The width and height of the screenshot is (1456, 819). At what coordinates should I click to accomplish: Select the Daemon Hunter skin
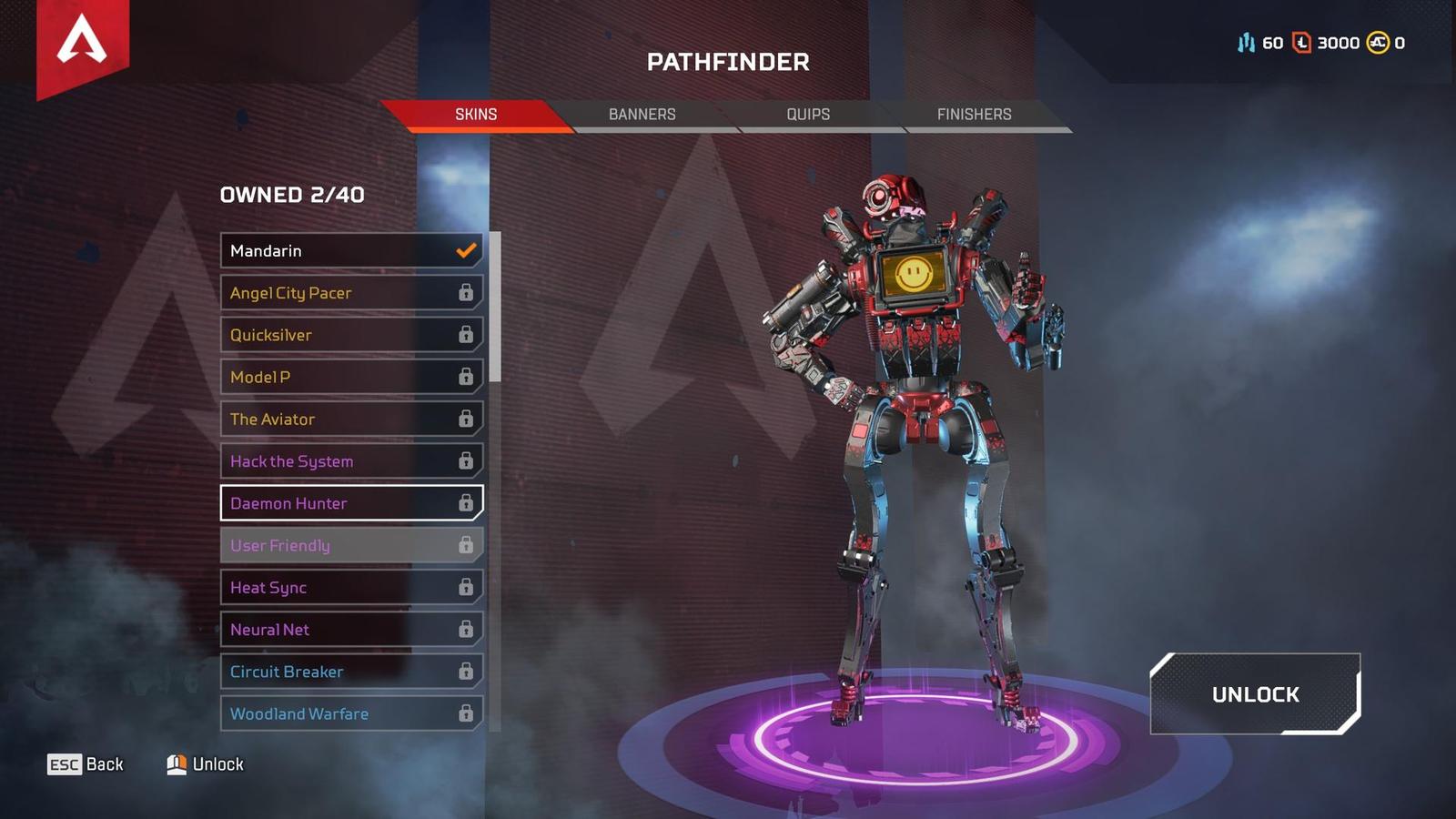351,503
